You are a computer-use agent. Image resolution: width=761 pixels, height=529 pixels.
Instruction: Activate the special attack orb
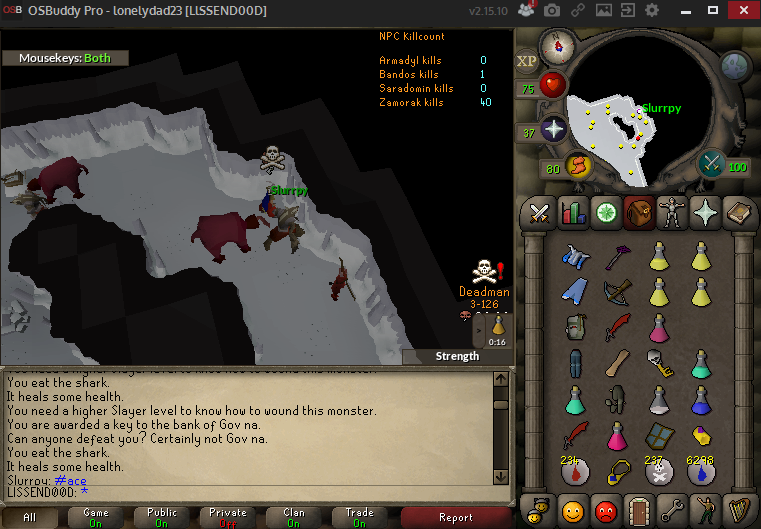click(x=711, y=162)
